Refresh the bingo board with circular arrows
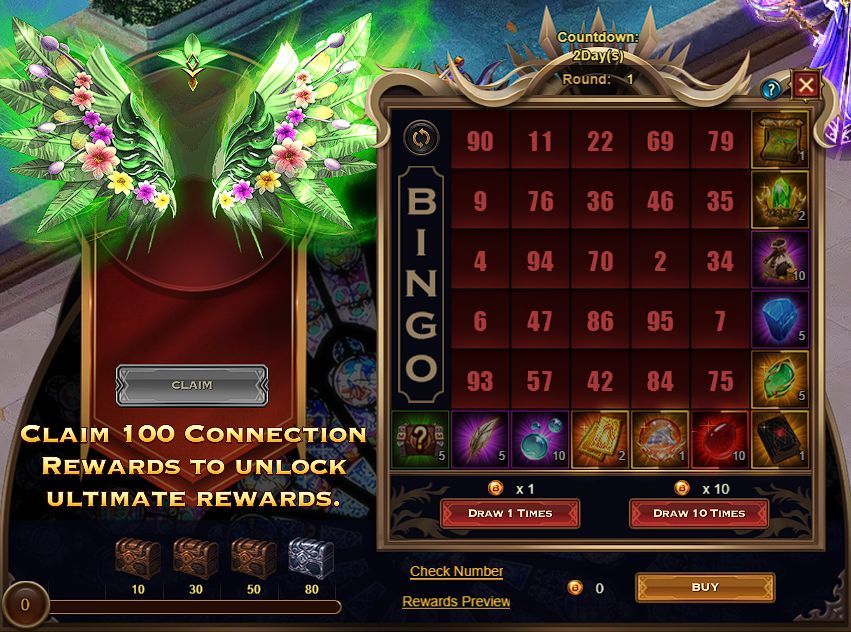 click(420, 137)
